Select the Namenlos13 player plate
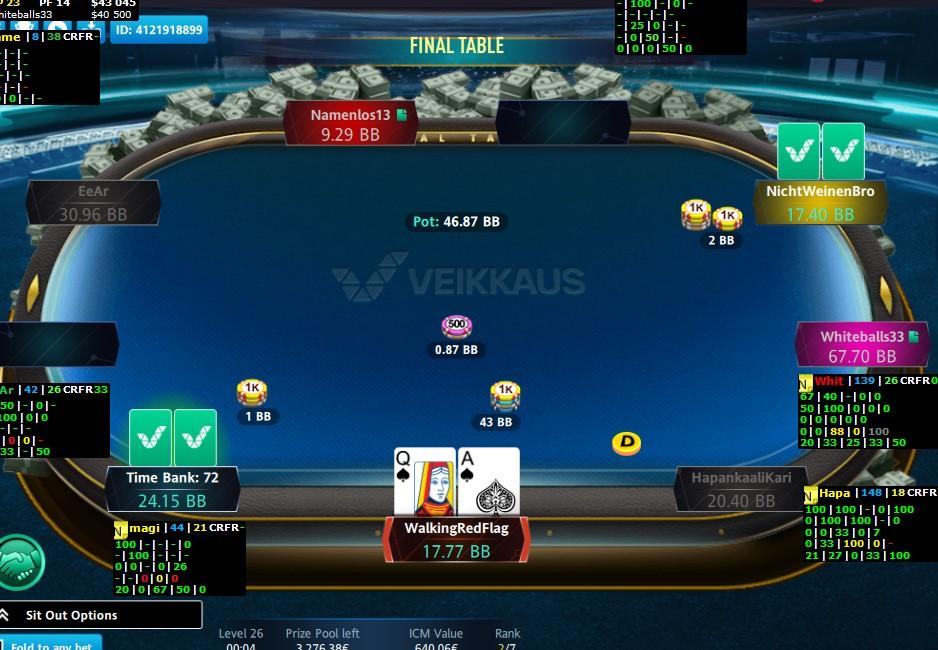Viewport: 938px width, 650px height. (350, 124)
